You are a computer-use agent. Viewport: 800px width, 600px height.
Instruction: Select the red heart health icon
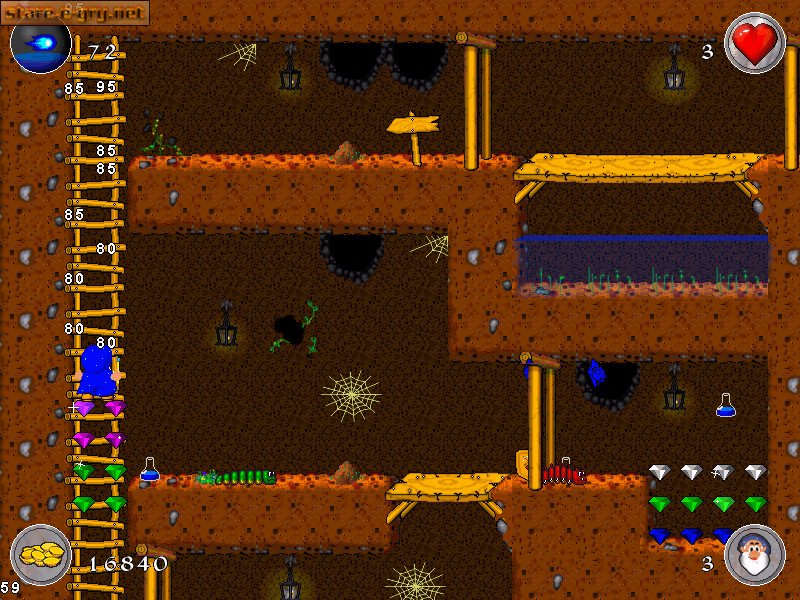(x=754, y=43)
